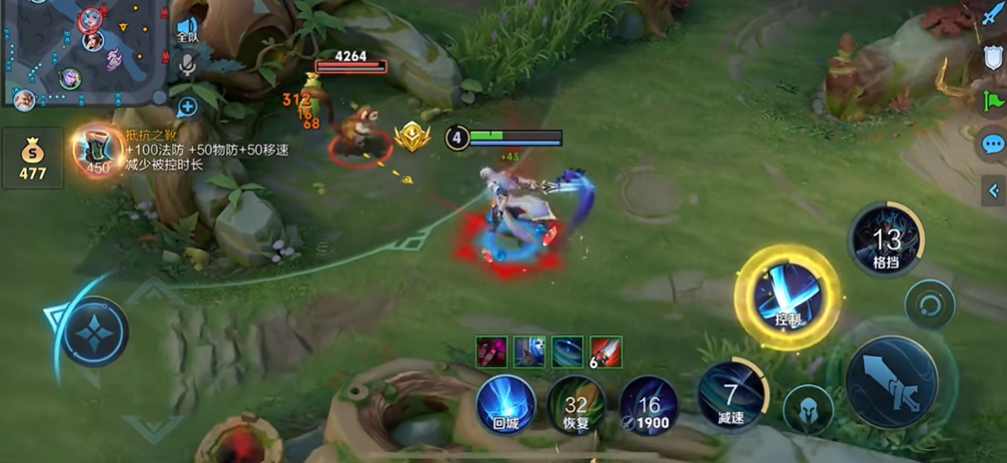Cast the 格挡 block skill
This screenshot has width=1007, height=463.
tap(885, 240)
